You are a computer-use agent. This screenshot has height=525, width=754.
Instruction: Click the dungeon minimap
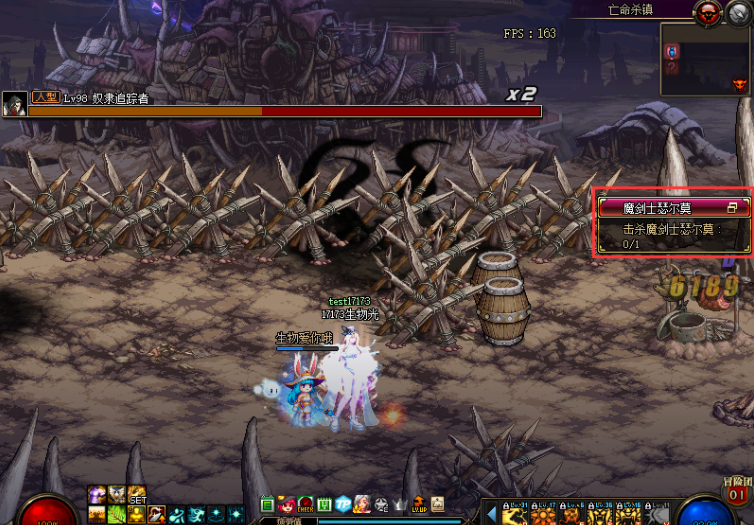[704, 61]
